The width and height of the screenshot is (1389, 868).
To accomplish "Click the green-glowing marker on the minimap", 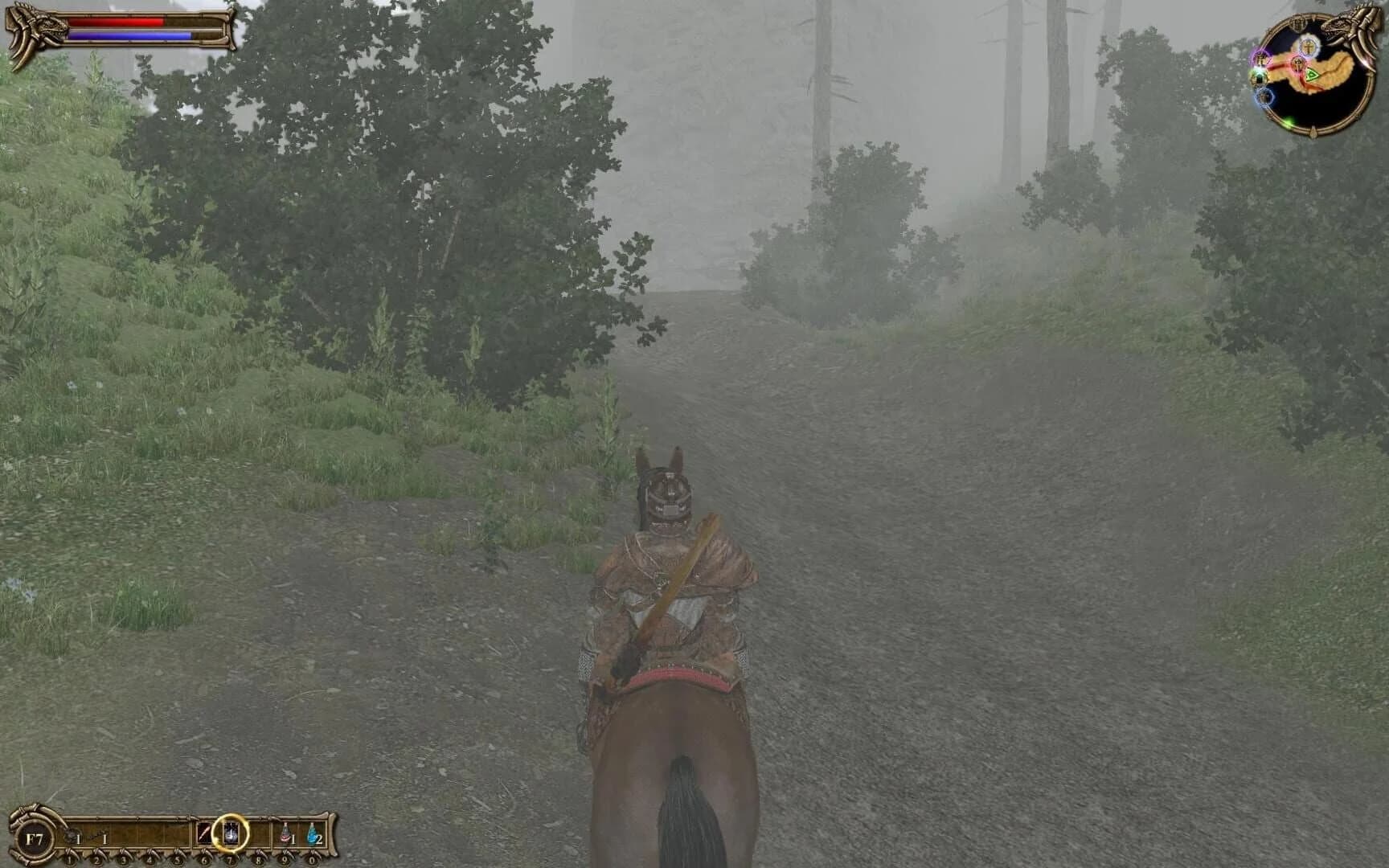I will tap(1259, 78).
